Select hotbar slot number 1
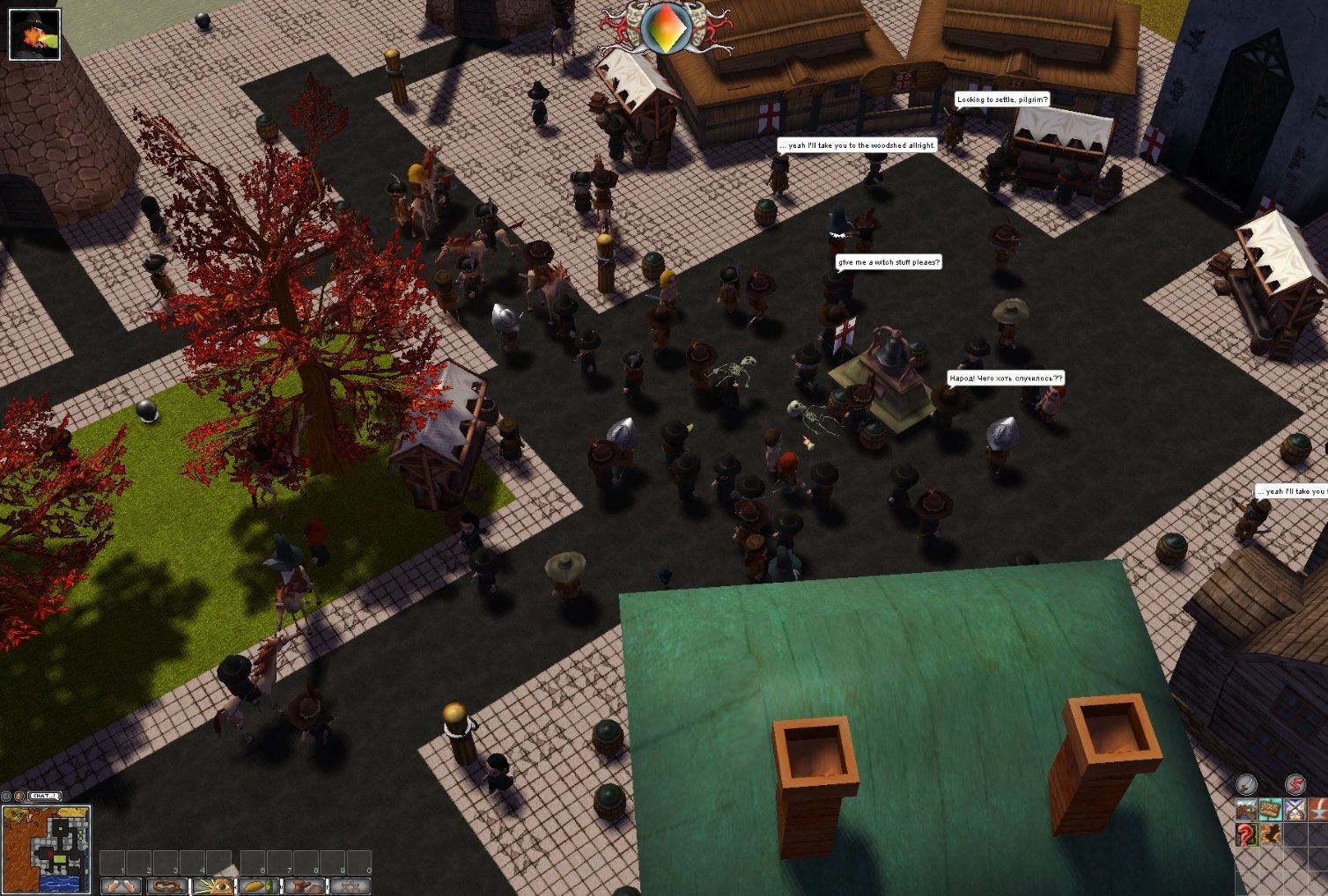This screenshot has width=1328, height=896. (113, 862)
